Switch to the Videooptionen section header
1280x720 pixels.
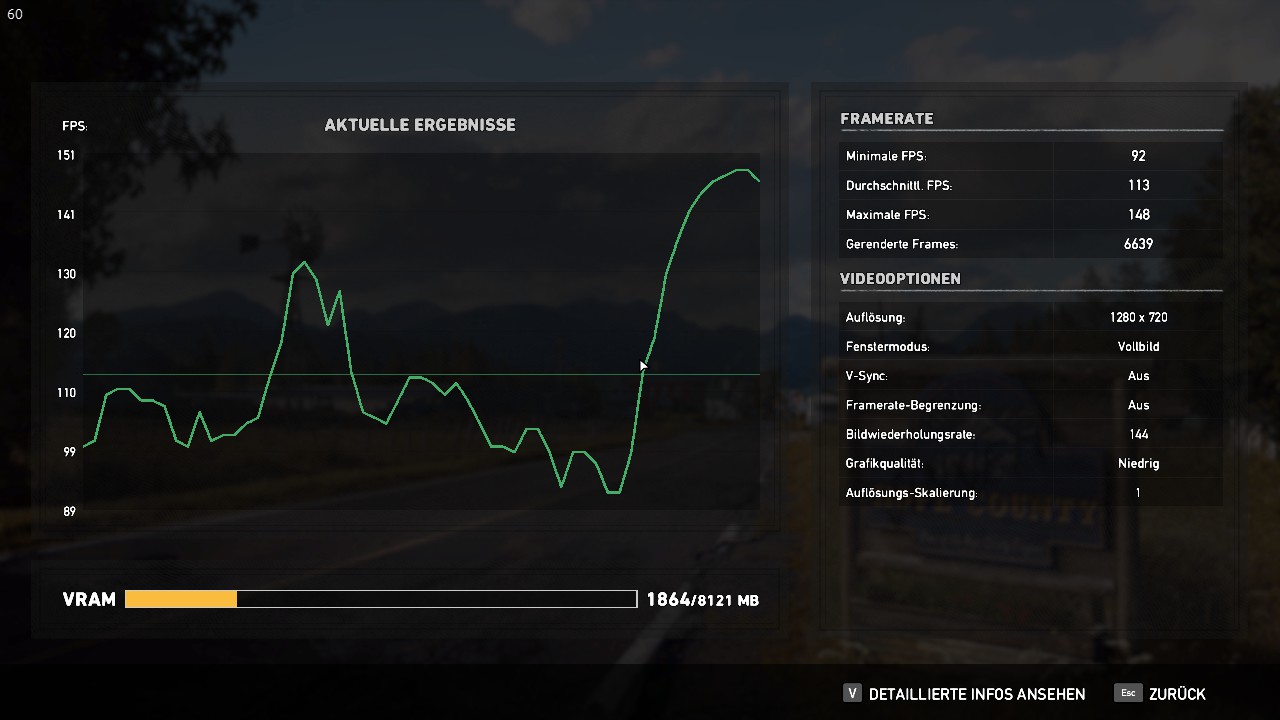[901, 279]
